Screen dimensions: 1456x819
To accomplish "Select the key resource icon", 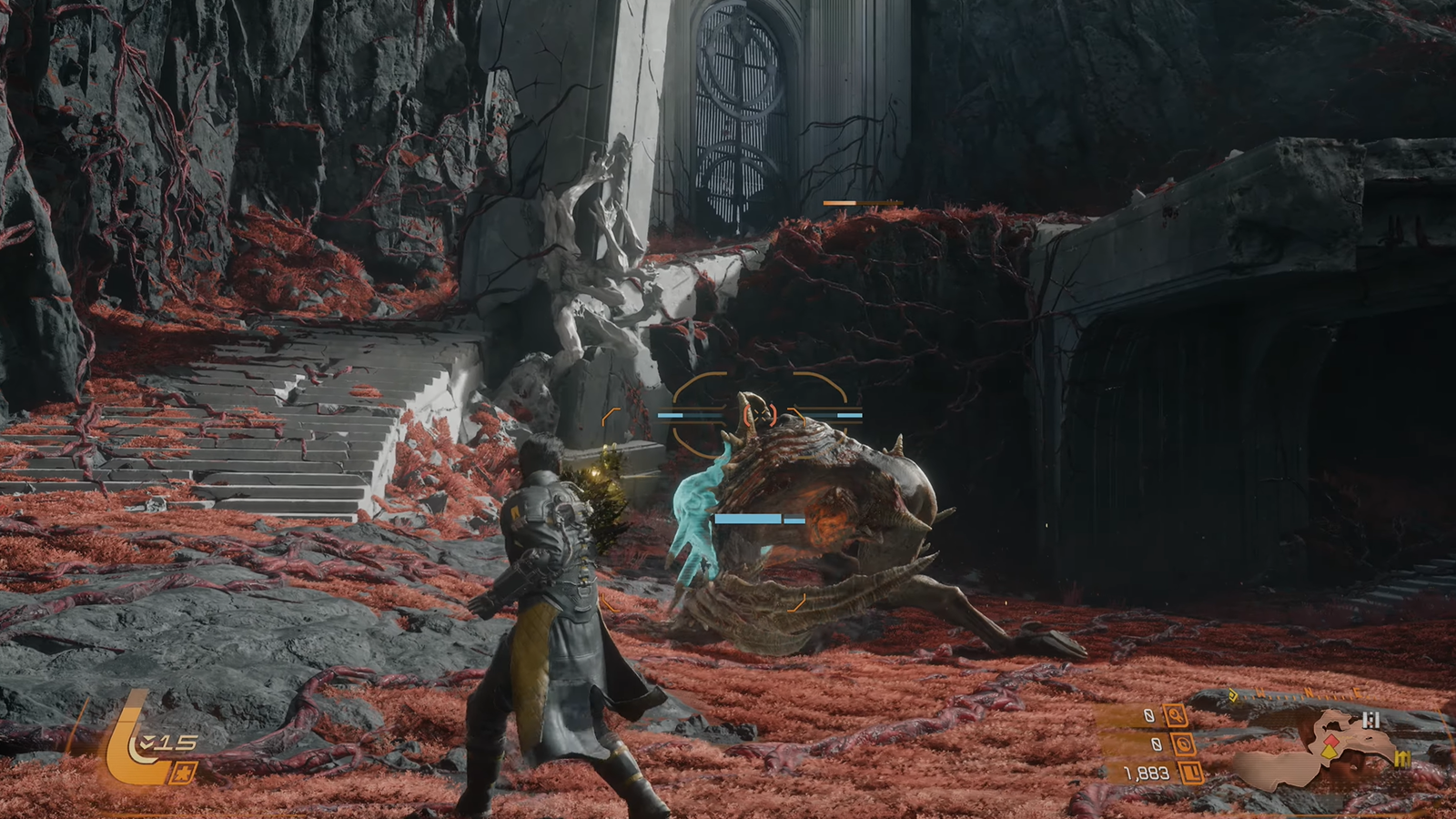I will tap(1176, 716).
